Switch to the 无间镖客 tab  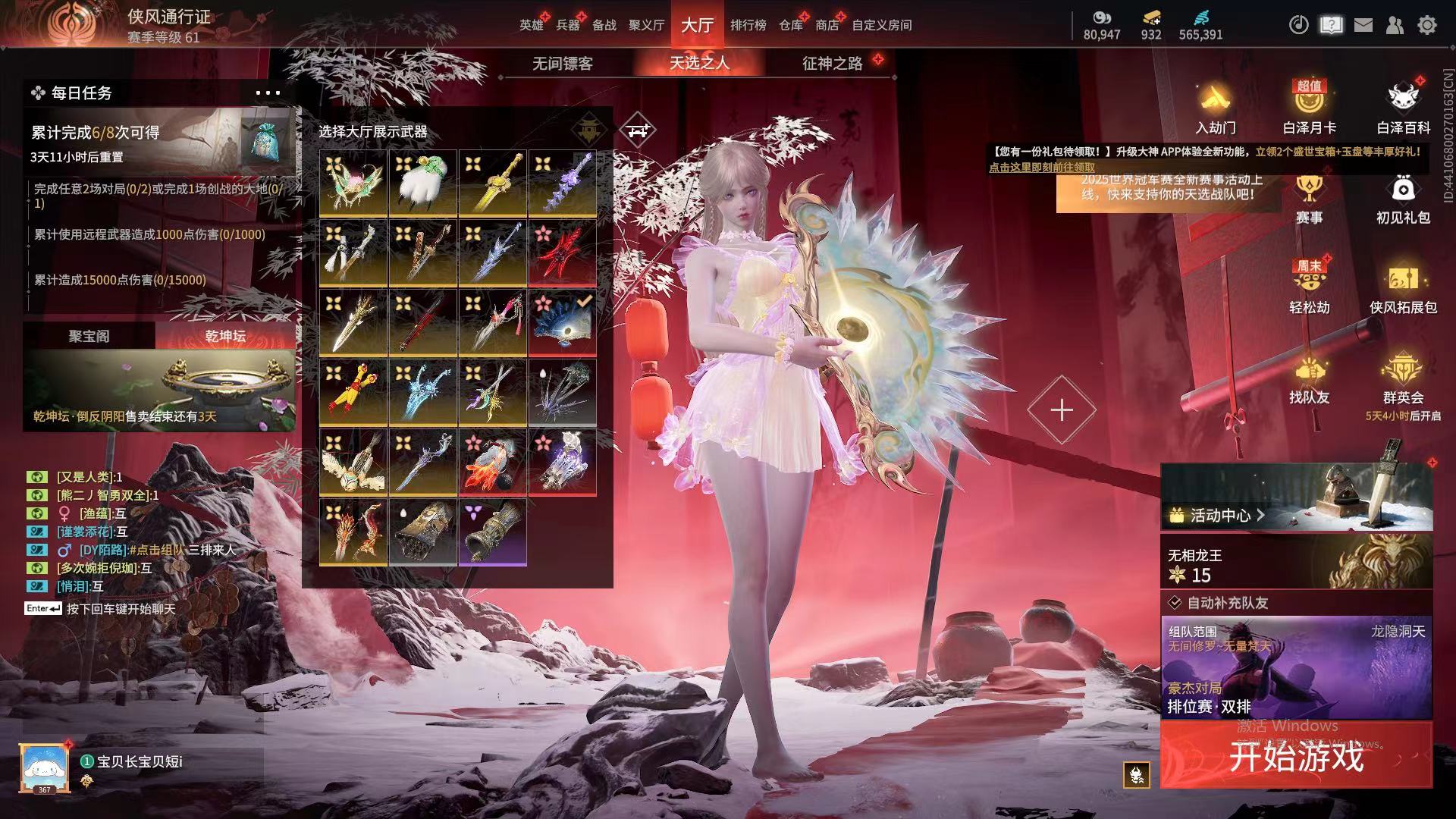(562, 64)
